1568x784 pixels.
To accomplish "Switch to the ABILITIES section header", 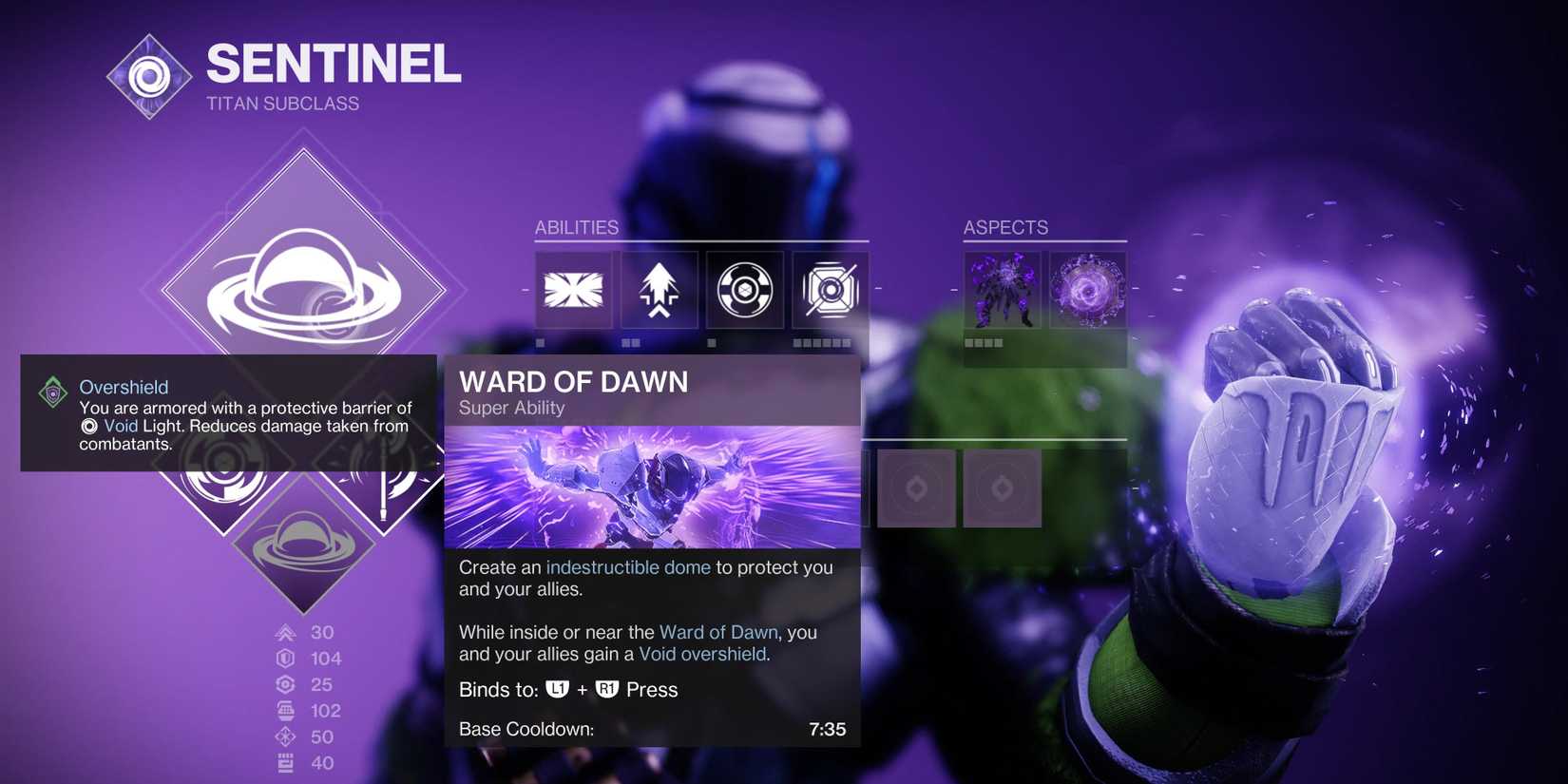I will point(576,227).
